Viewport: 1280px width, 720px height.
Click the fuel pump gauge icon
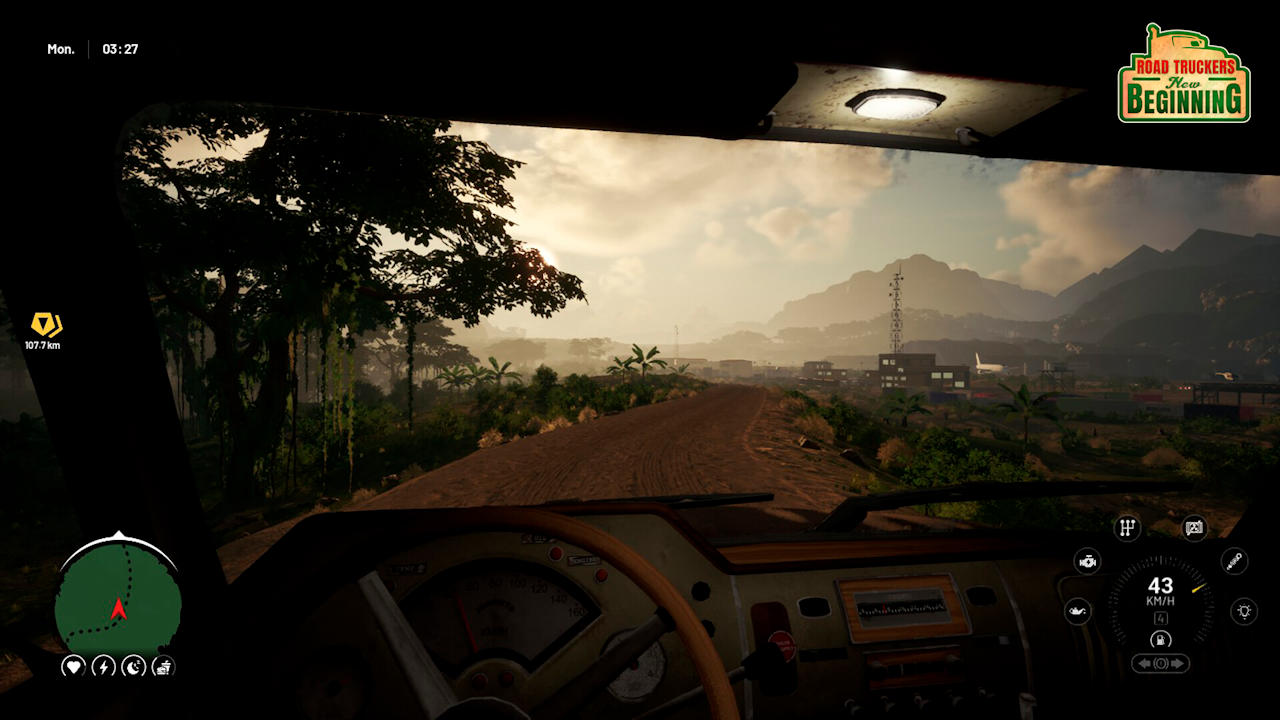click(1160, 639)
